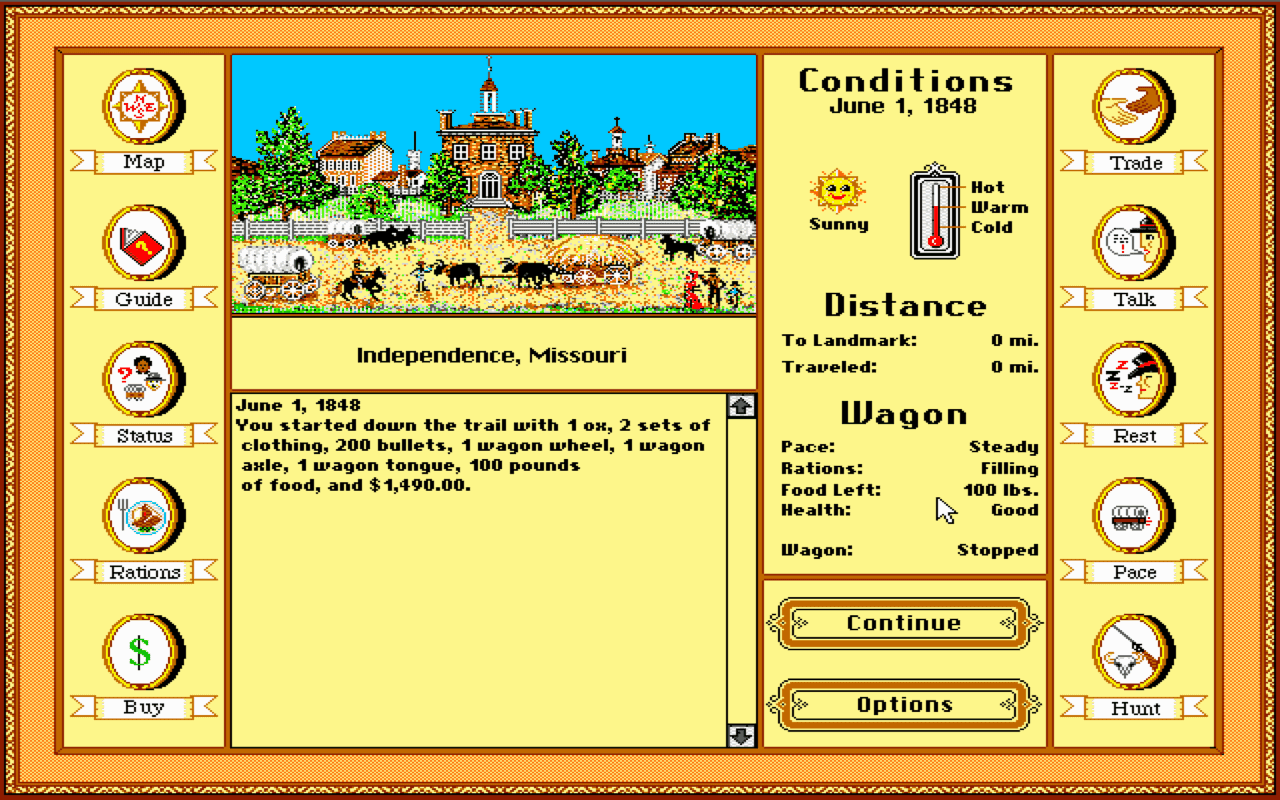Open the Options menu
The width and height of the screenshot is (1280, 800).
pos(903,704)
